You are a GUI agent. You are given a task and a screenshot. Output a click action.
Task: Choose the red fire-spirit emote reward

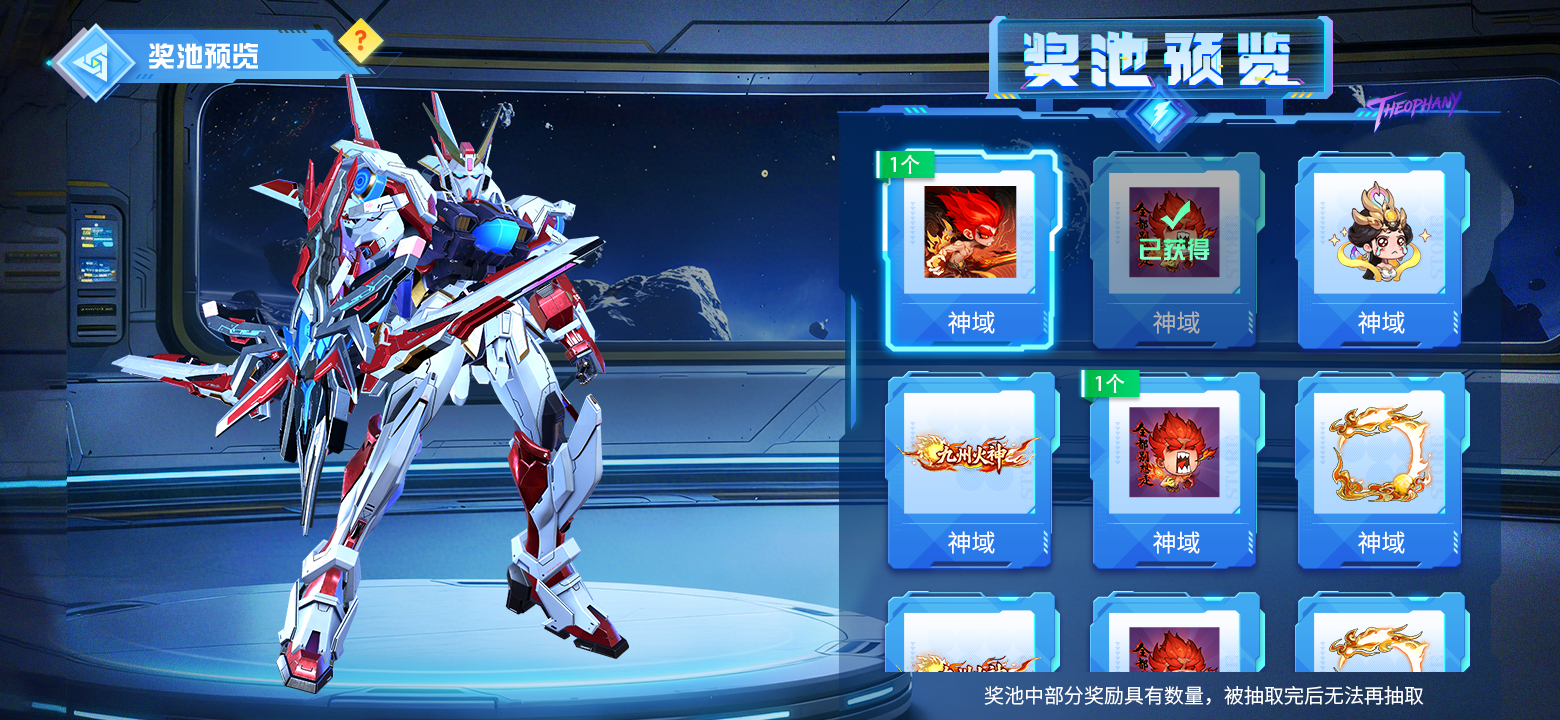(1175, 468)
